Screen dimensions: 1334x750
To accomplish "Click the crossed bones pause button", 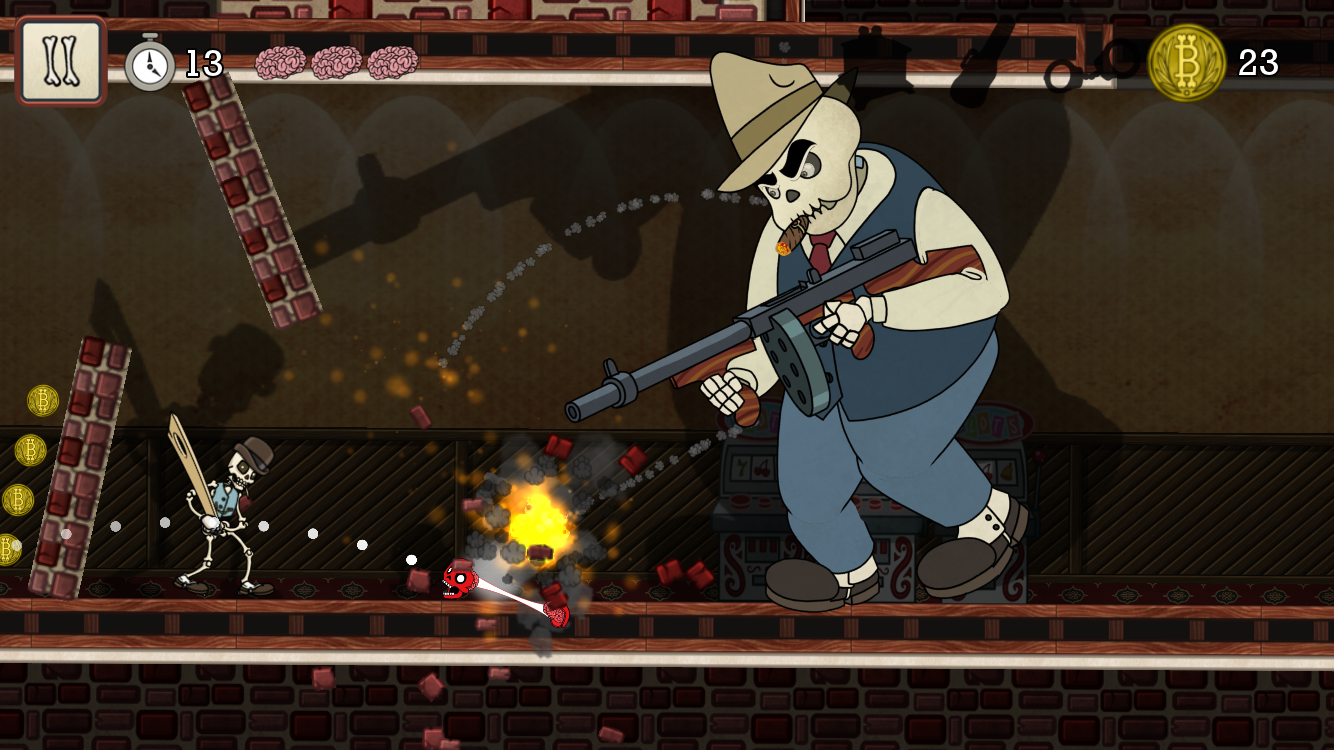I will click(60, 60).
